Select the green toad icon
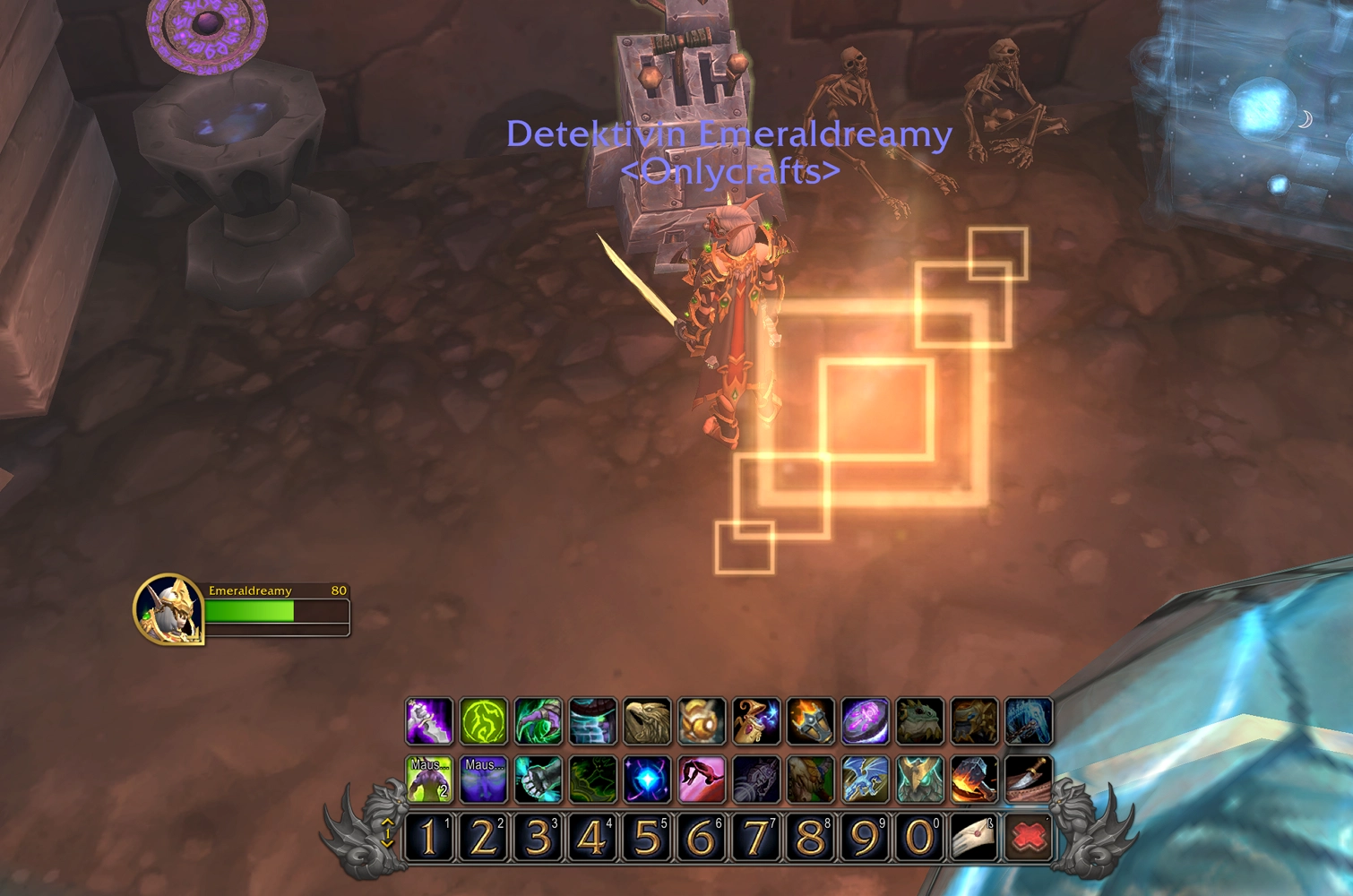Image resolution: width=1353 pixels, height=896 pixels. pyautogui.click(x=919, y=721)
